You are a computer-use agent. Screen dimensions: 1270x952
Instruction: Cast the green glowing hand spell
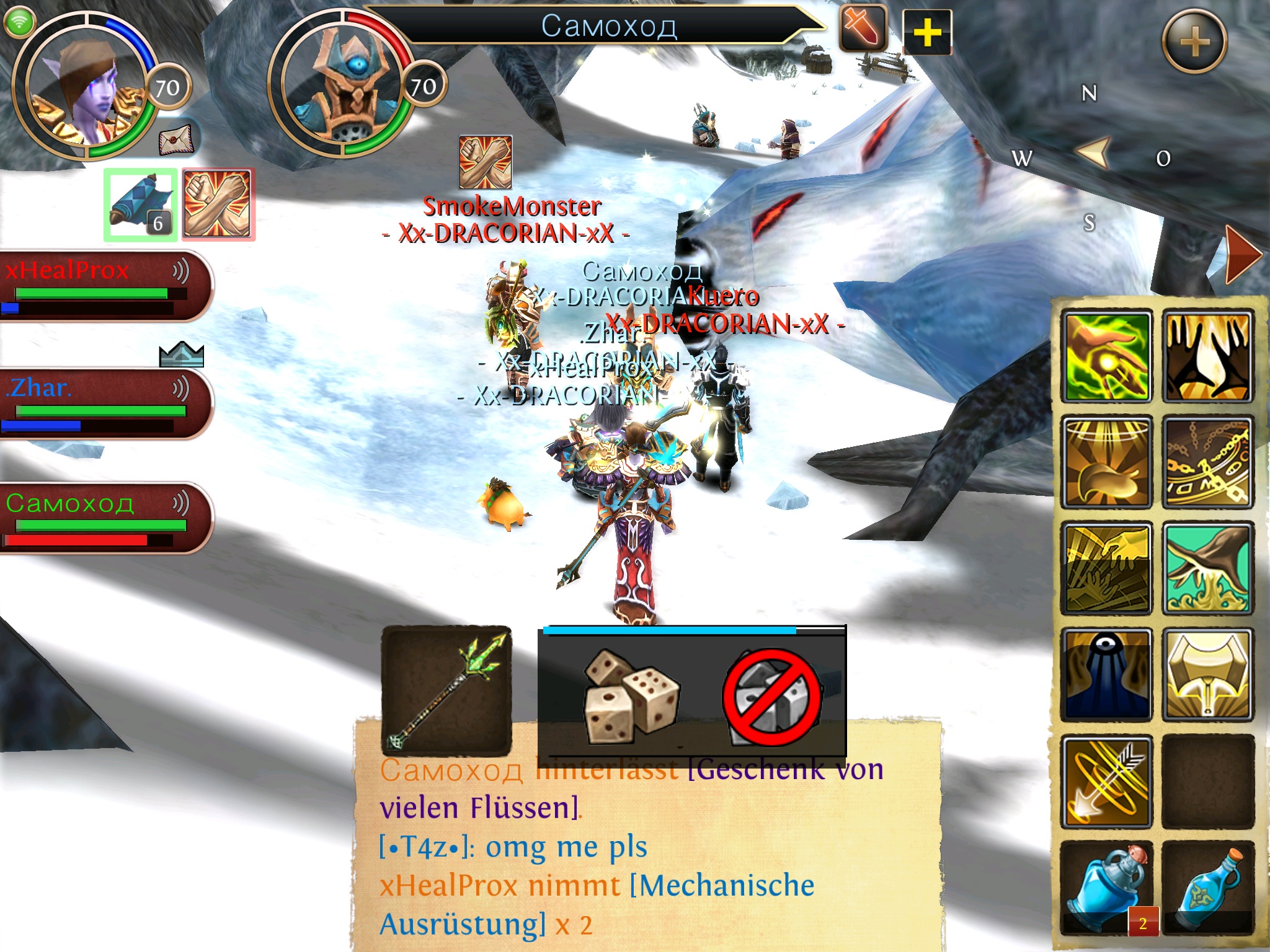[x=1107, y=357]
